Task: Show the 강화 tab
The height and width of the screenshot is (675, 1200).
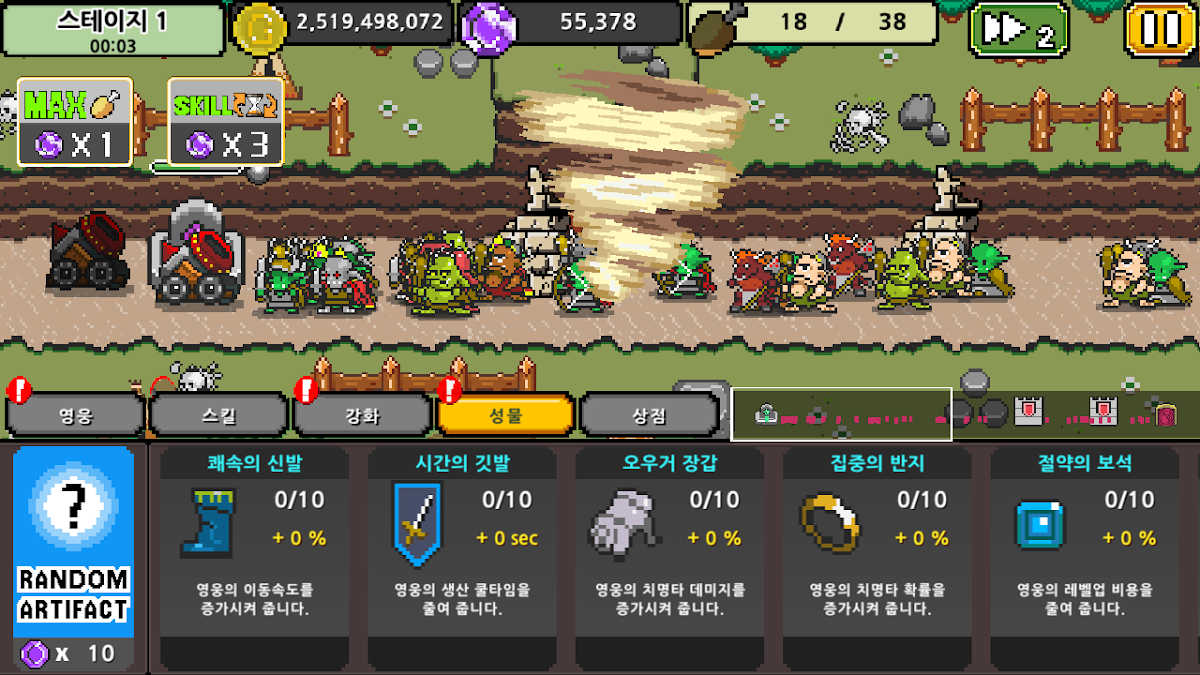Action: 363,415
